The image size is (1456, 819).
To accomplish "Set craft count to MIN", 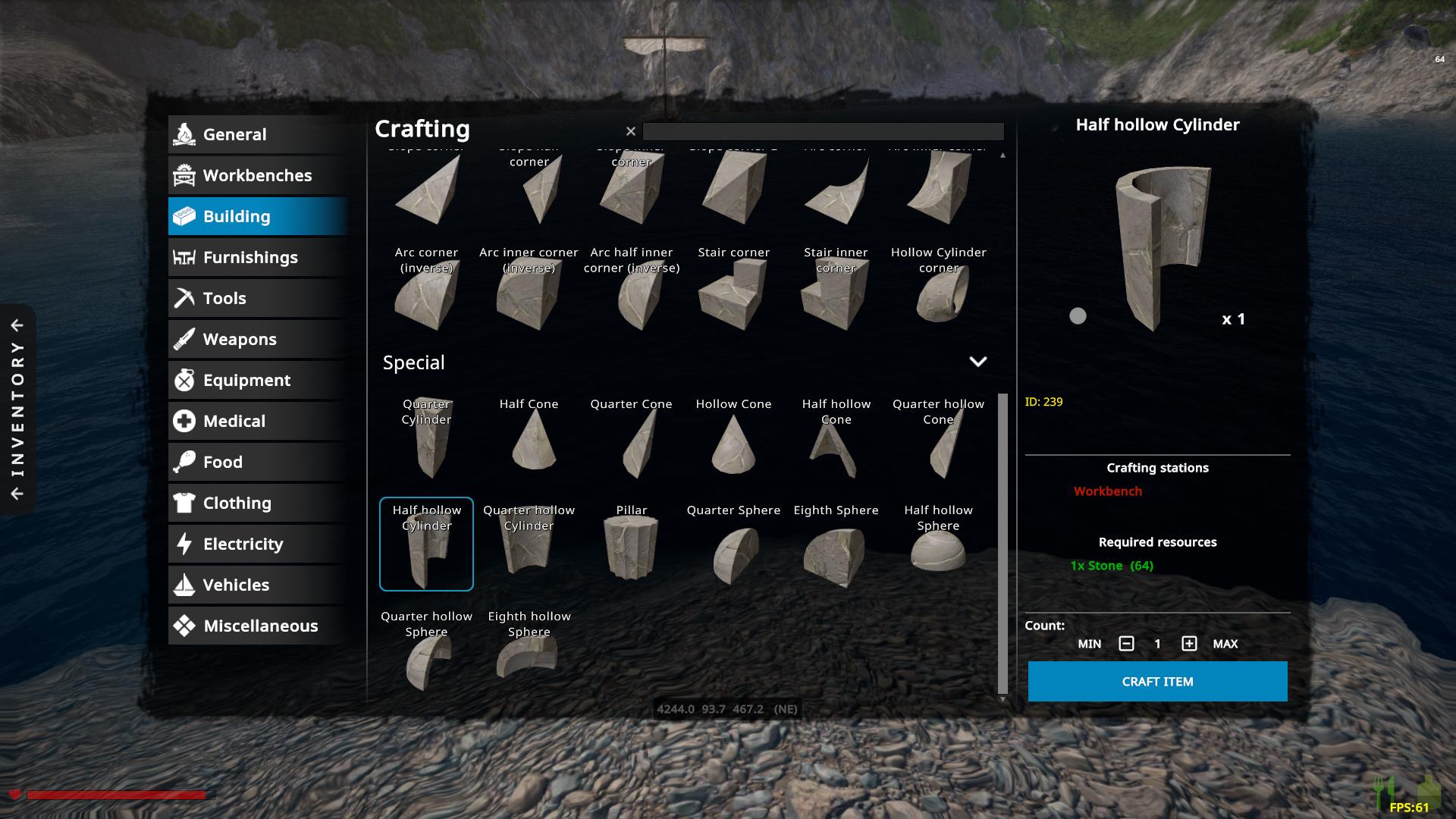I will tap(1089, 644).
